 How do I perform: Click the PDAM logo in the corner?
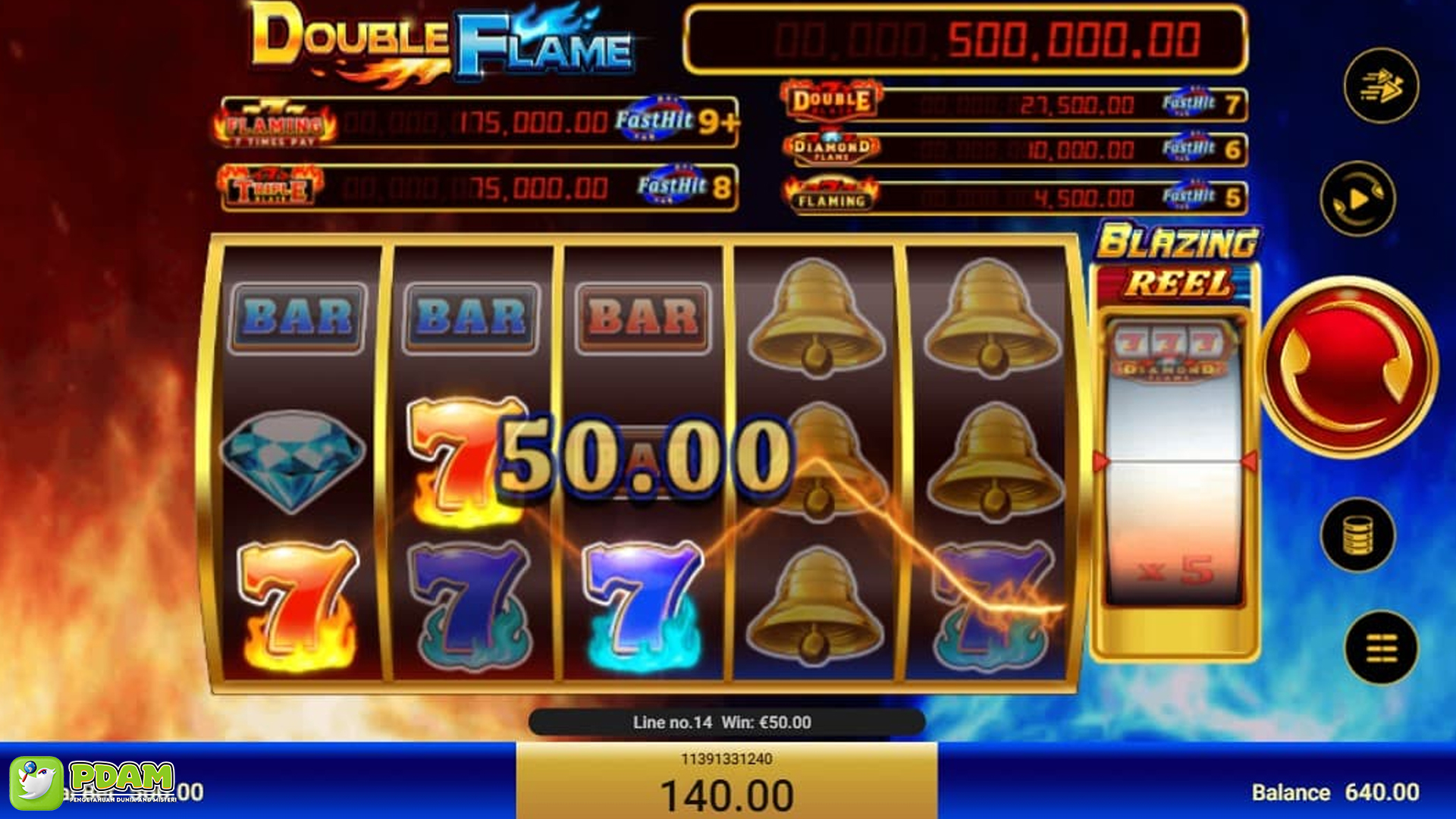click(99, 783)
